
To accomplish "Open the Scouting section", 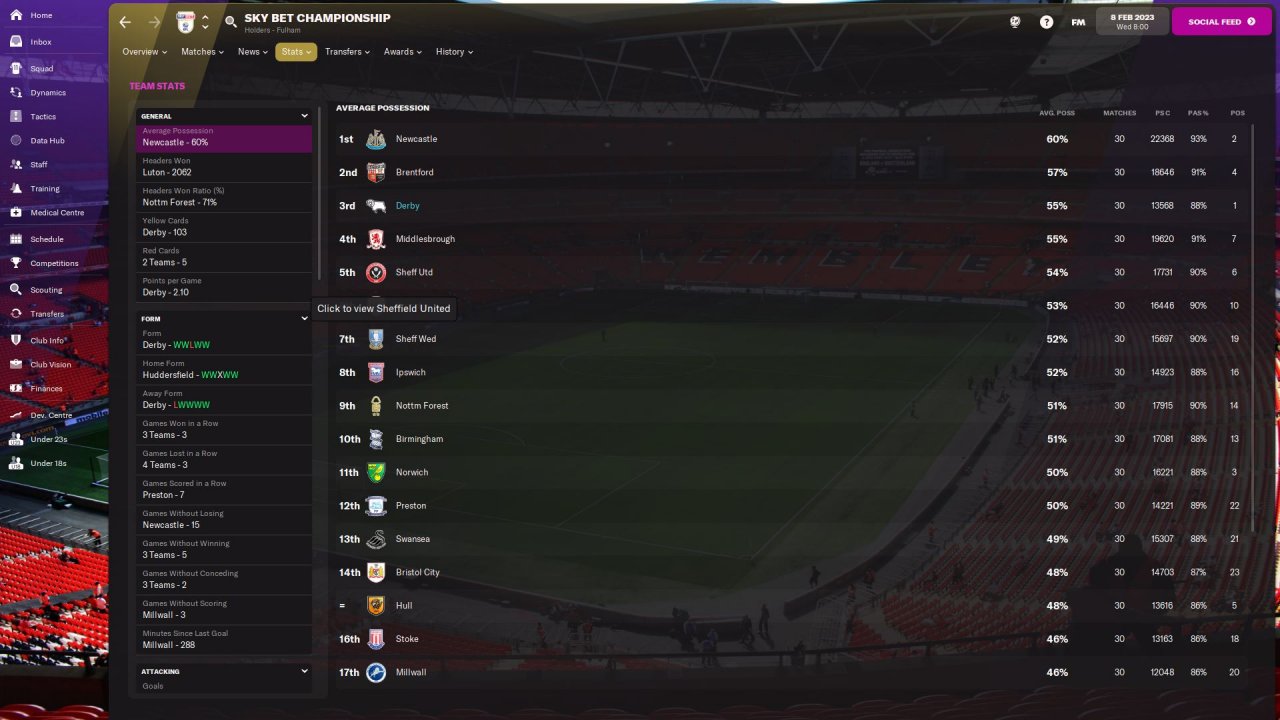I will [46, 290].
